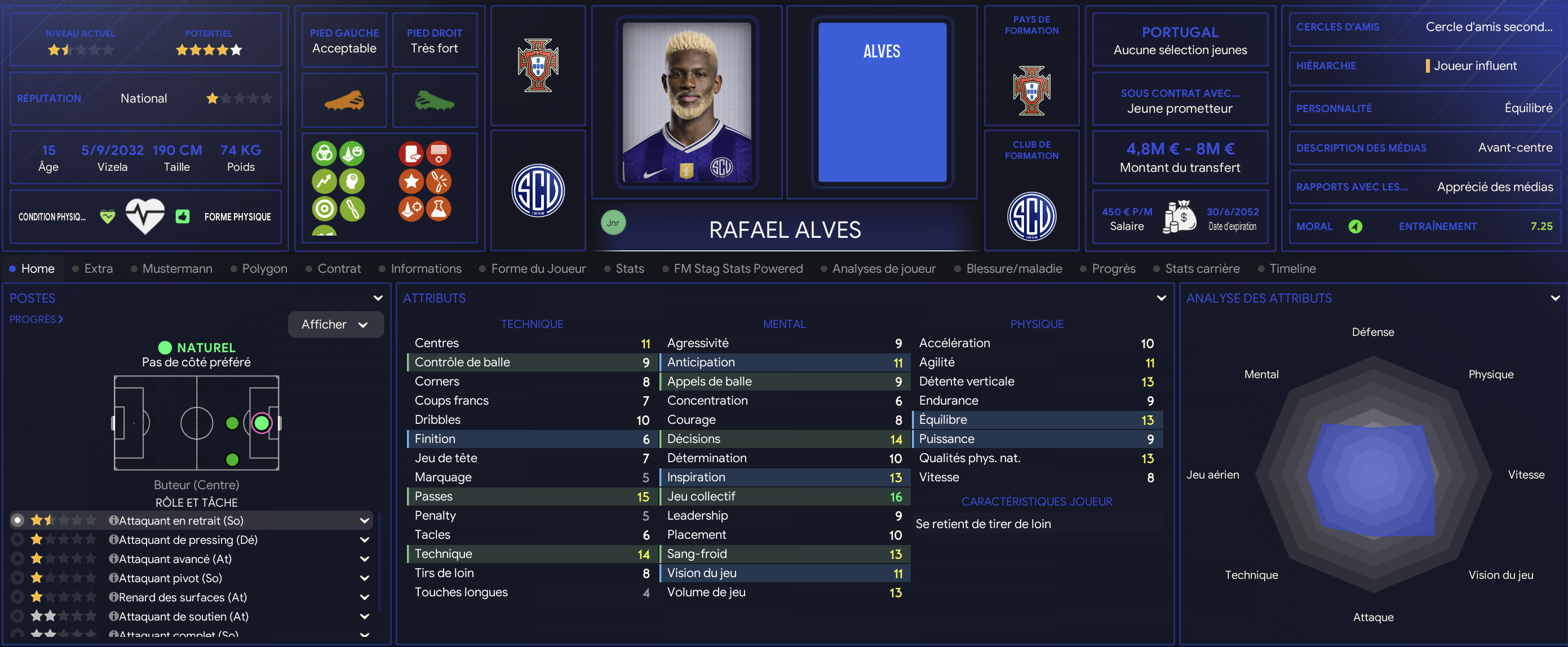This screenshot has width=1568, height=647.
Task: Select the Forme du Joueur tab
Action: coord(538,268)
